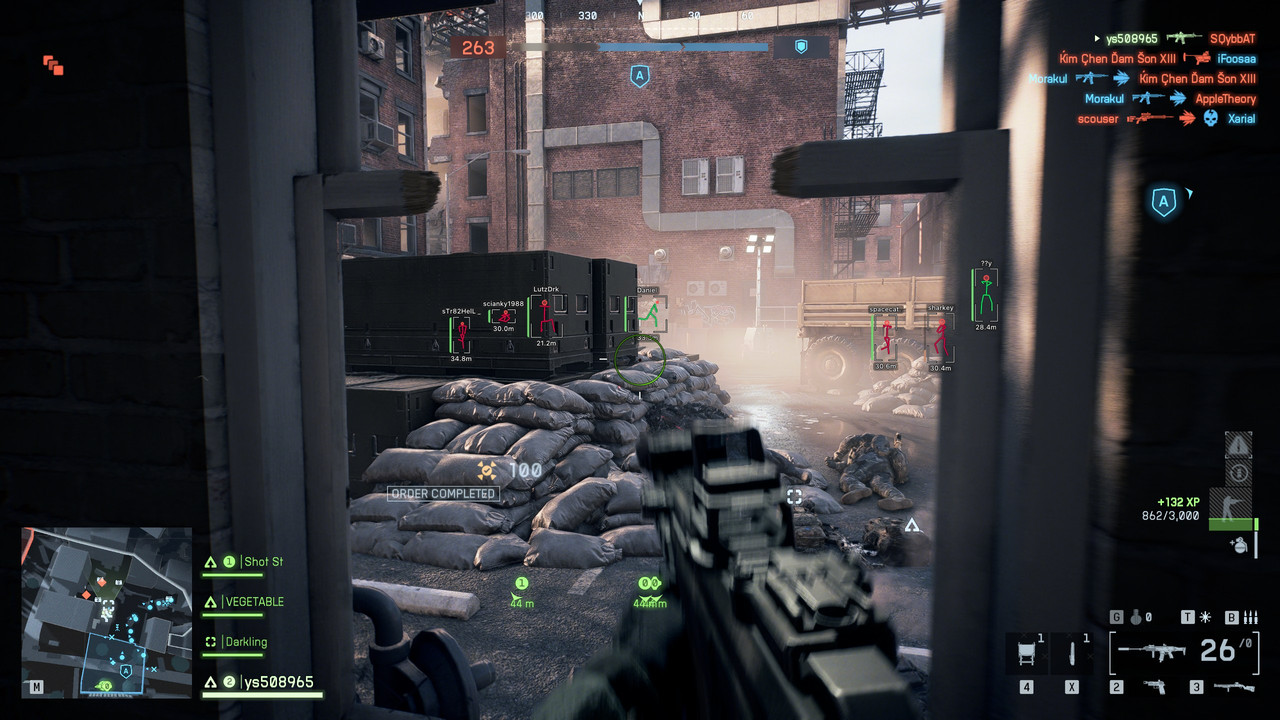Screen dimensions: 1280x720
Task: Equip the launcher in slot 3
Action: pyautogui.click(x=1234, y=687)
